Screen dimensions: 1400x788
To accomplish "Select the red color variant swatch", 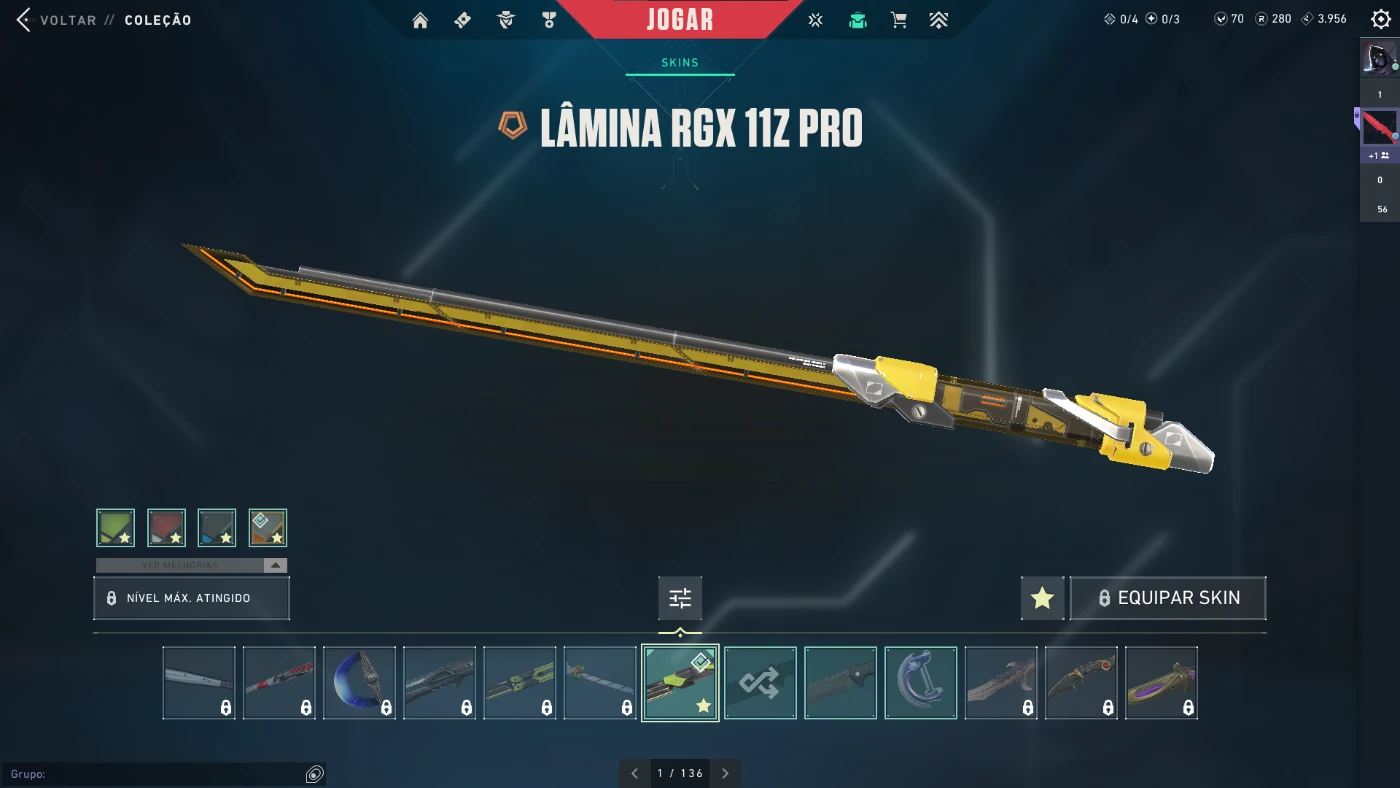I will tap(167, 528).
